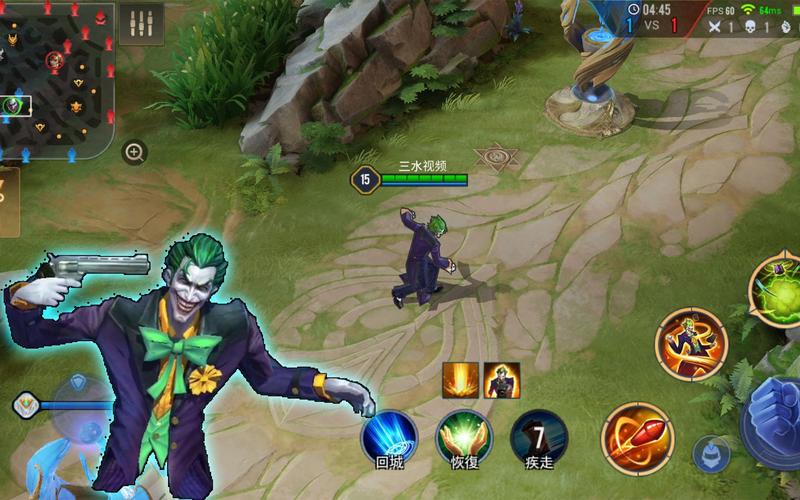Cast the green gas ability
The width and height of the screenshot is (800, 500).
coord(778,288)
